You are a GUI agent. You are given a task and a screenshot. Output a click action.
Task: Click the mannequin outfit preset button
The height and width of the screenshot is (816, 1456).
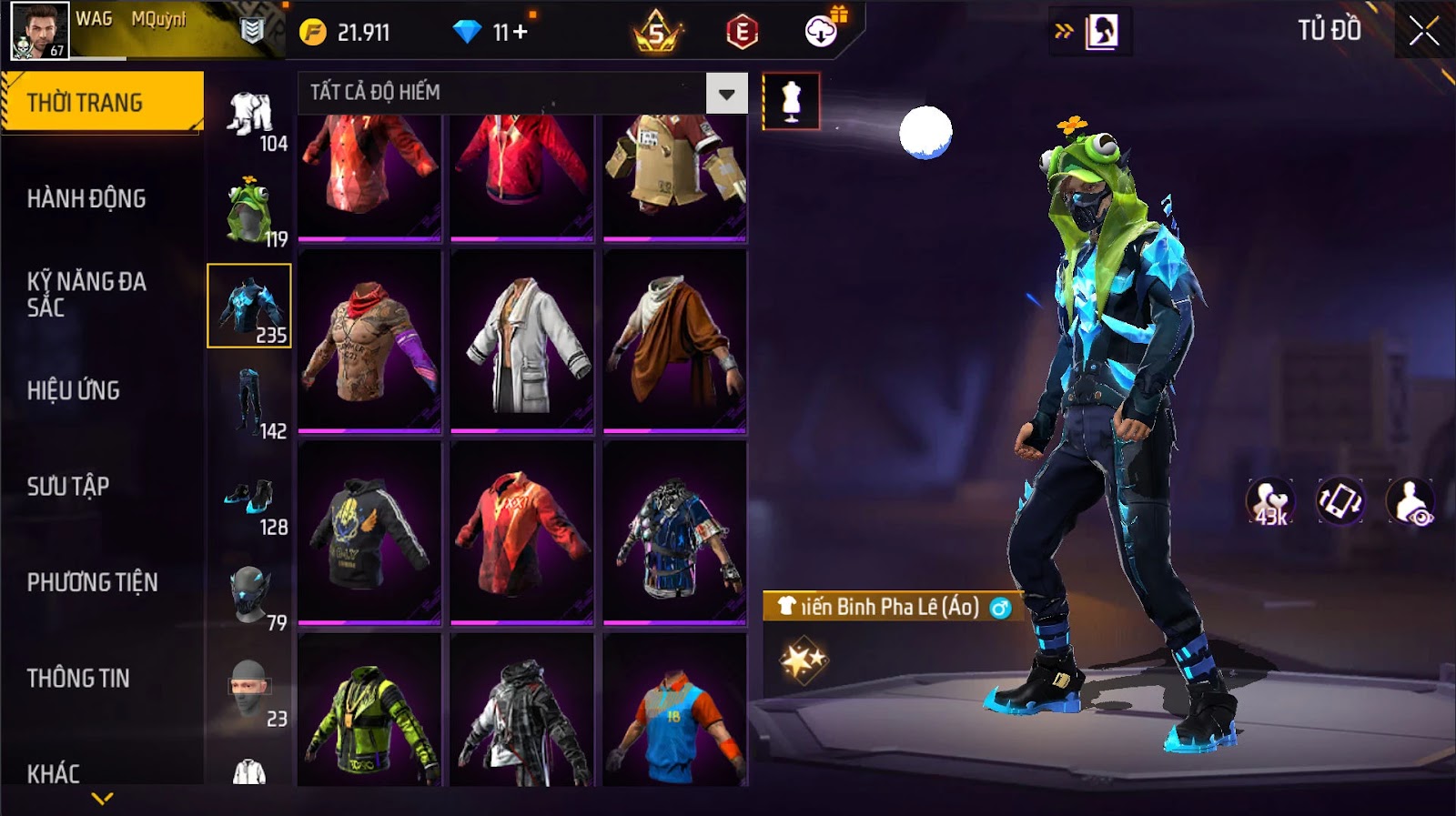tap(791, 101)
